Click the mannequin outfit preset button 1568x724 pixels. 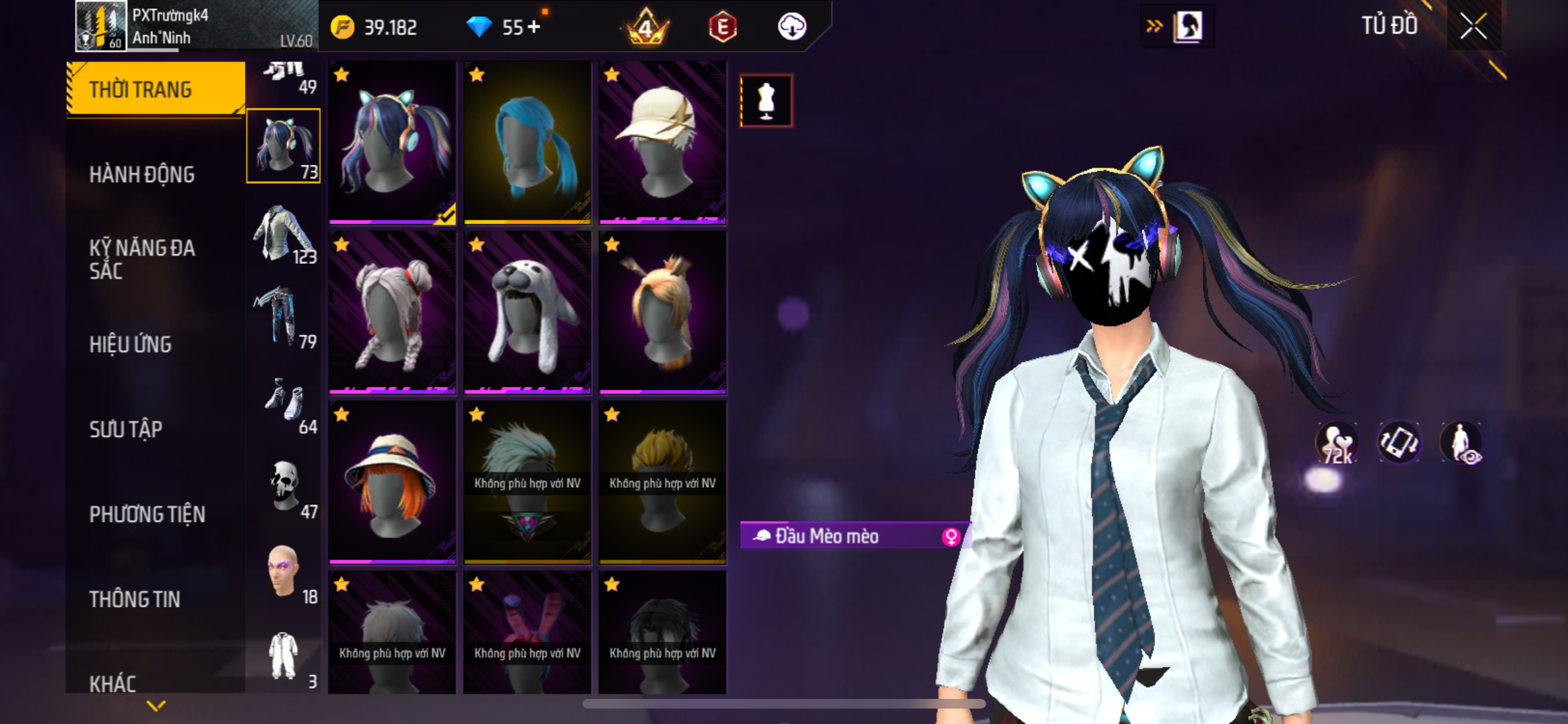click(x=766, y=101)
